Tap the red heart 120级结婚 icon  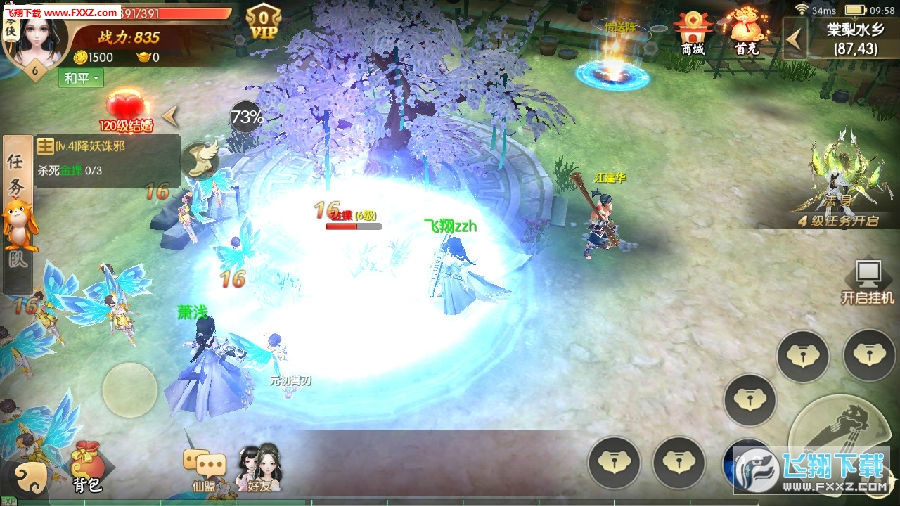coord(125,108)
